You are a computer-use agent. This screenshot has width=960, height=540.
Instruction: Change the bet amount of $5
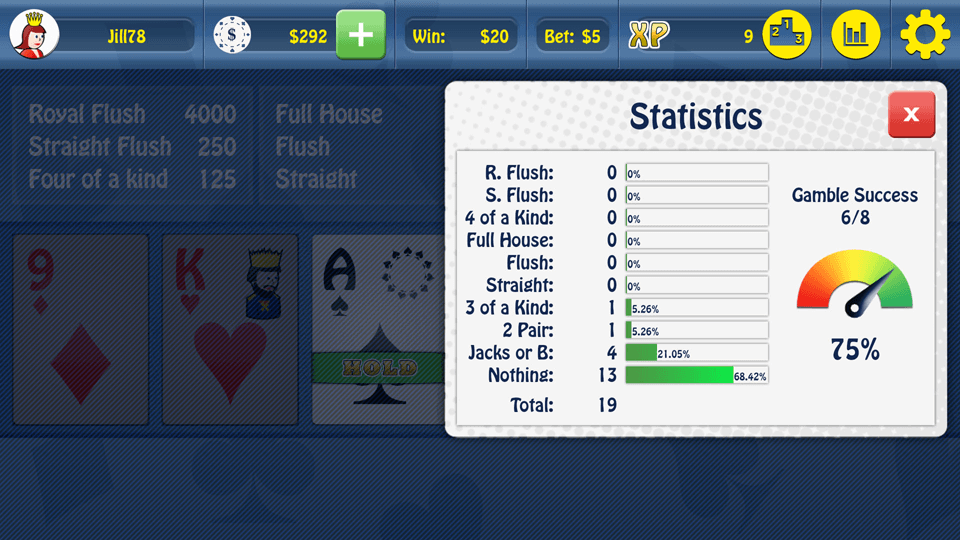pyautogui.click(x=573, y=37)
